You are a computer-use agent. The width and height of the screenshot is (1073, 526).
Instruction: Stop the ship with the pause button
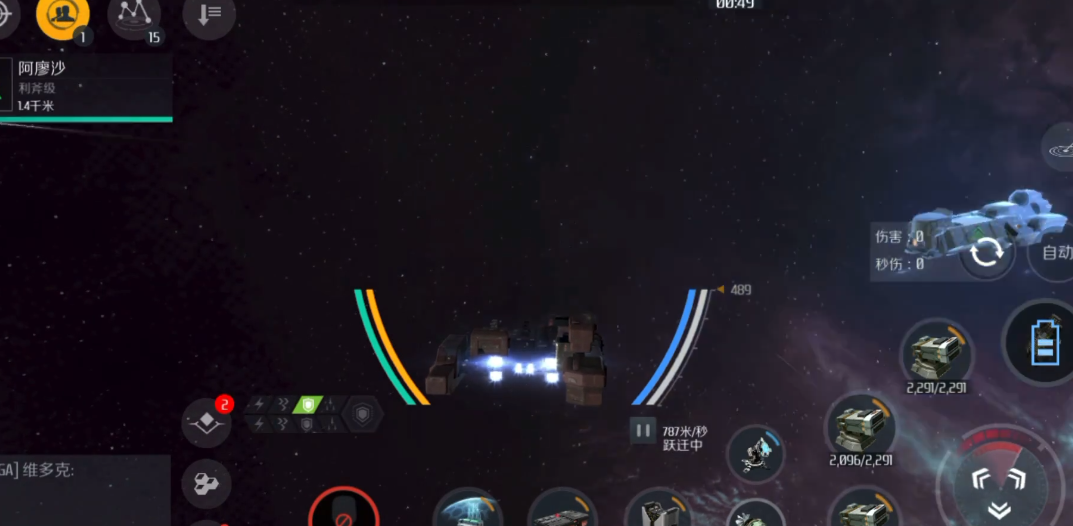(x=643, y=430)
